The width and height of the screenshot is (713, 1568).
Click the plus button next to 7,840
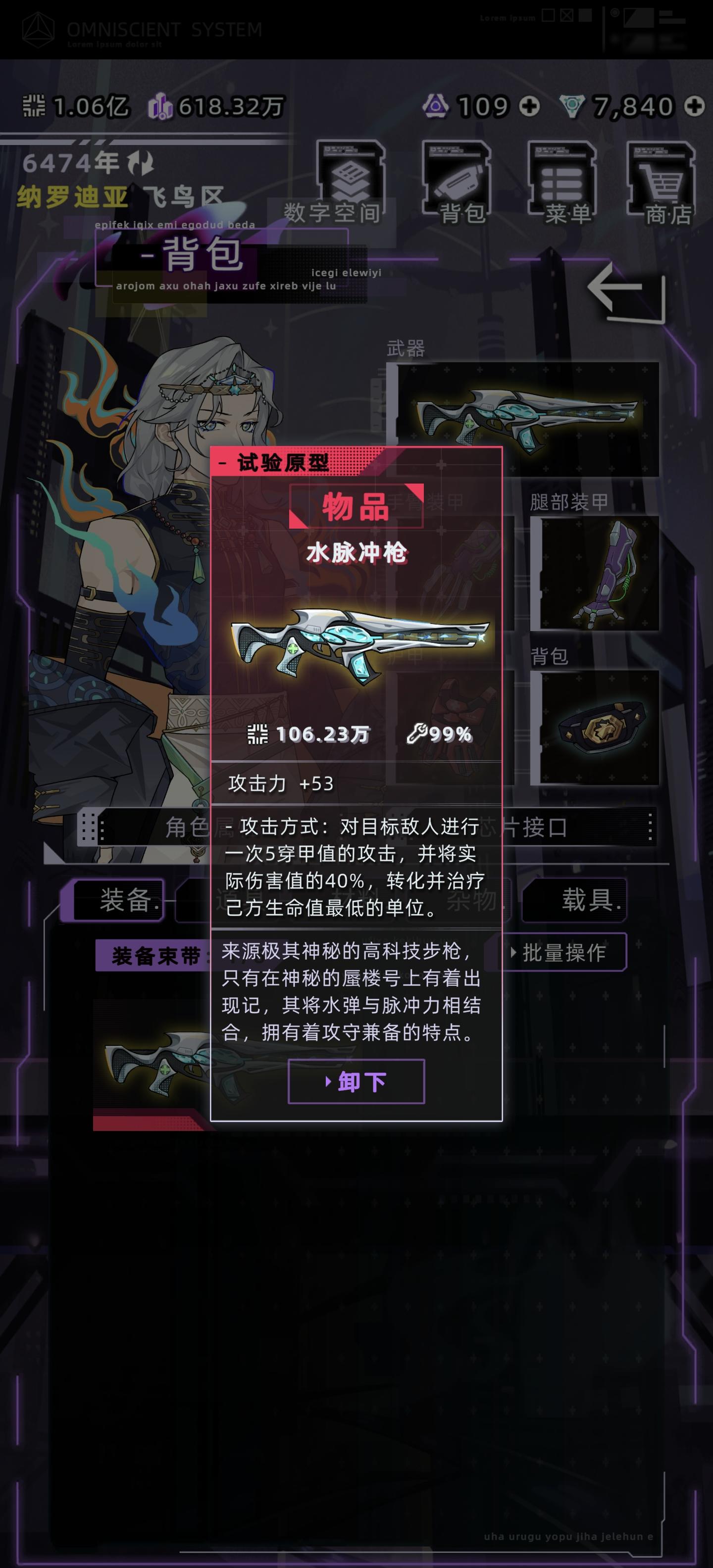[693, 105]
